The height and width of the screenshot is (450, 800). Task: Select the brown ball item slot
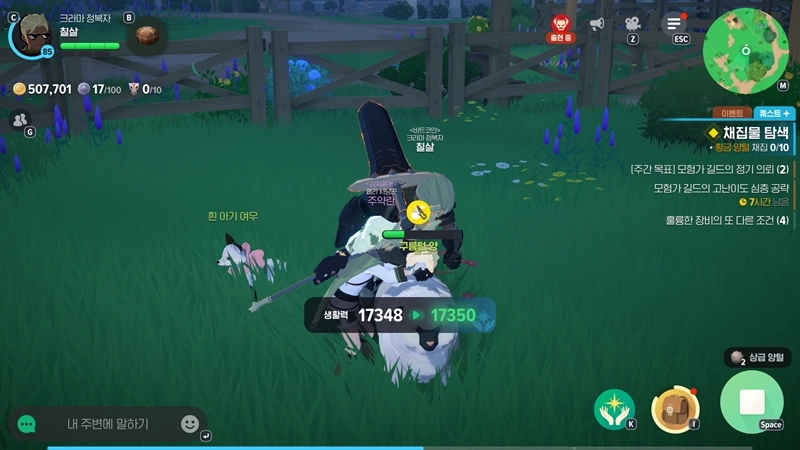point(149,37)
